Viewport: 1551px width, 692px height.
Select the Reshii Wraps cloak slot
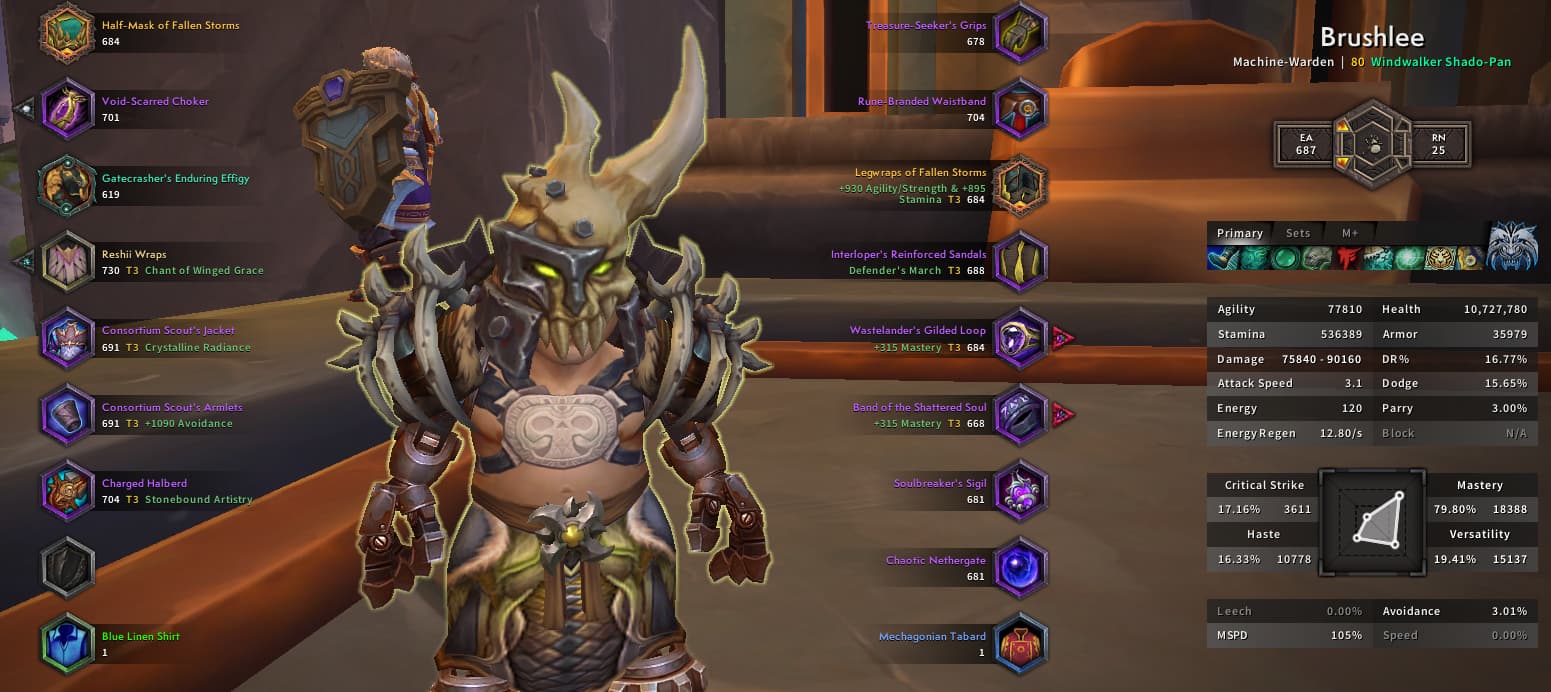[x=67, y=262]
